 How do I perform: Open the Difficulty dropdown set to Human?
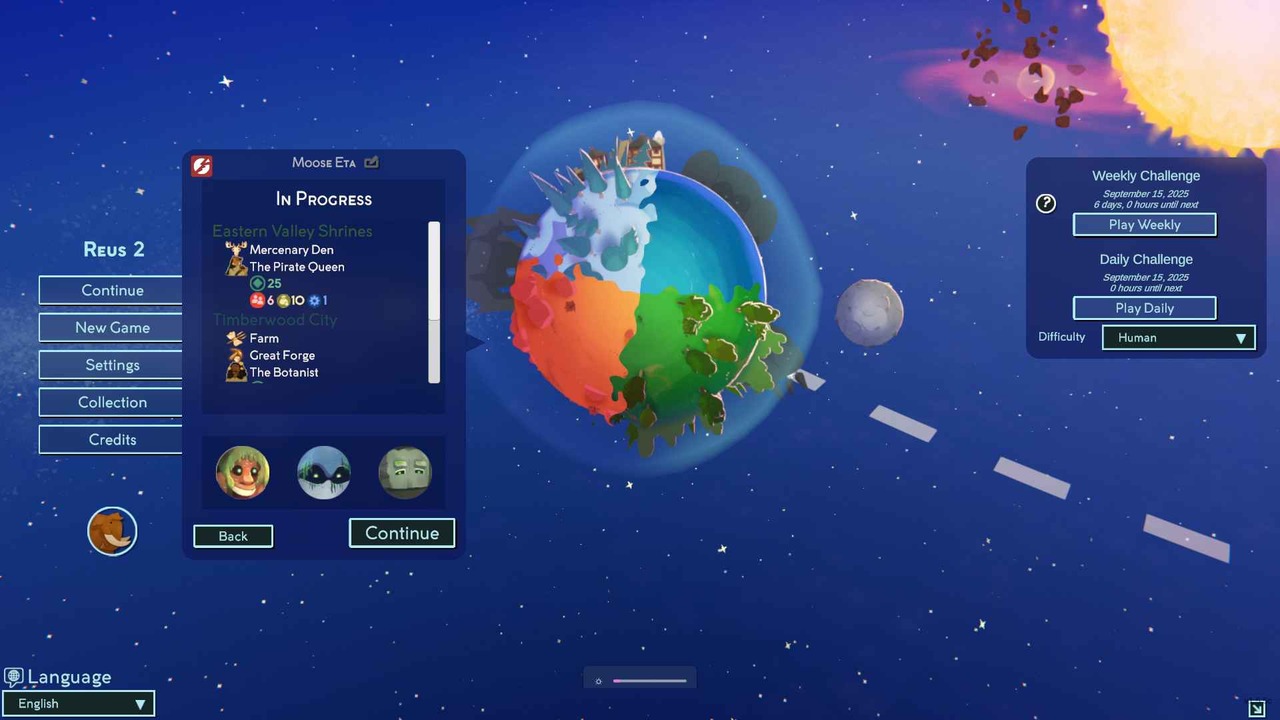point(1178,337)
